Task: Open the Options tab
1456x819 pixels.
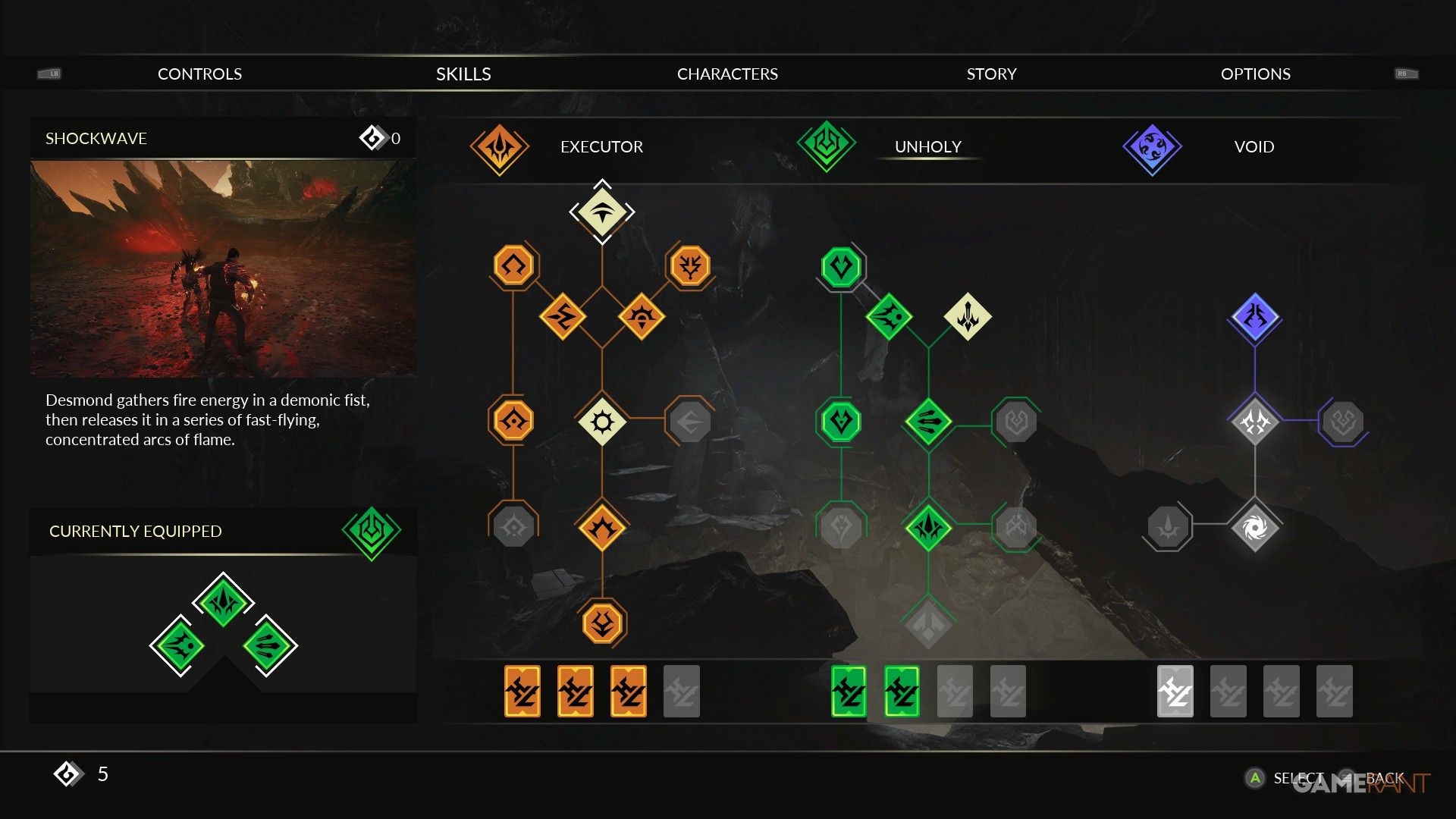Action: point(1255,74)
